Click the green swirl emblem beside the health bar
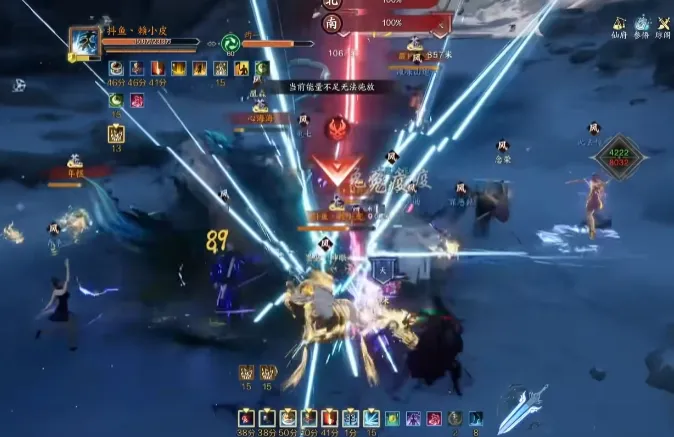 [x=230, y=44]
